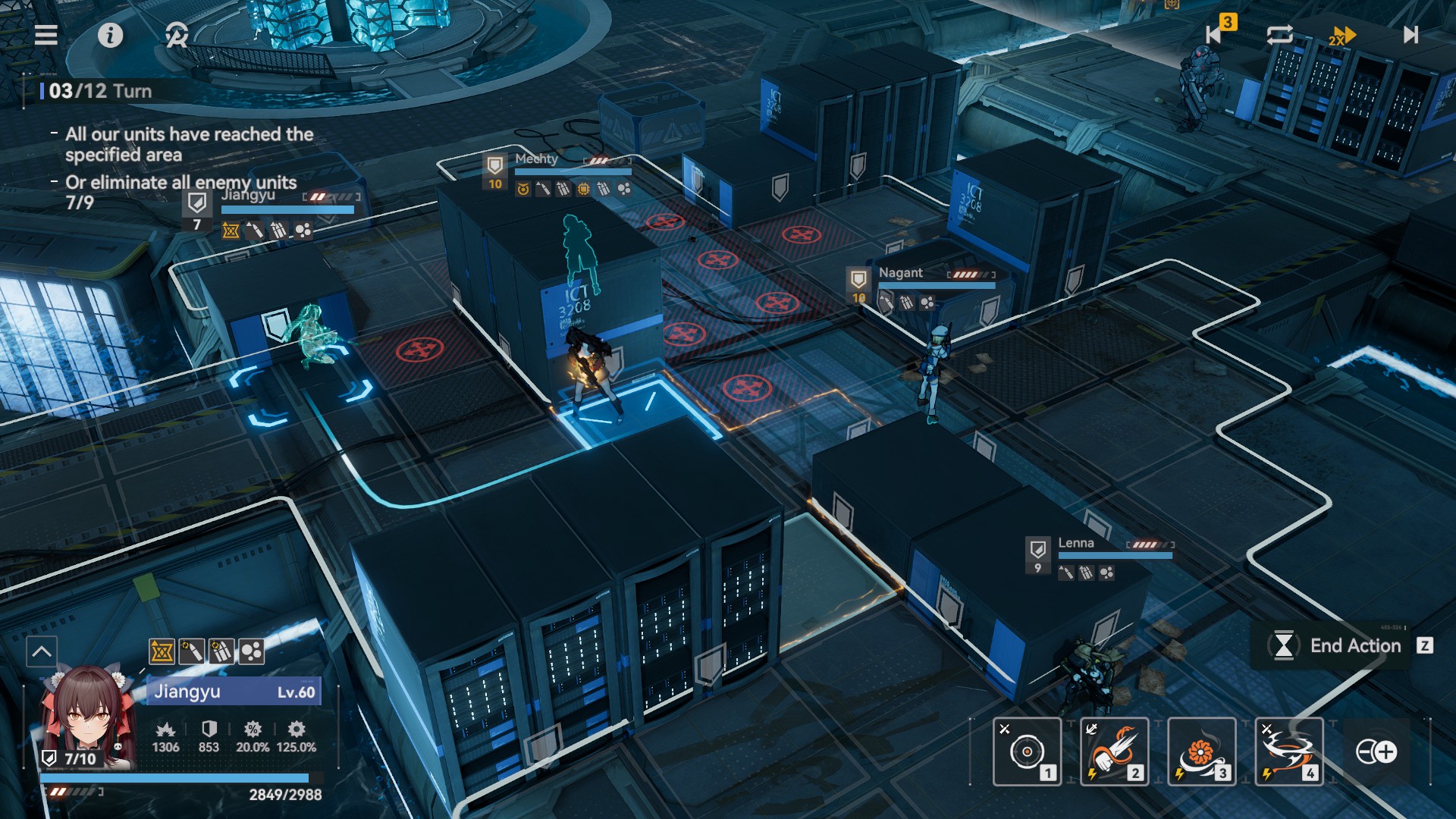Skip to end with the skip-forward button
The height and width of the screenshot is (819, 1456).
[1410, 35]
